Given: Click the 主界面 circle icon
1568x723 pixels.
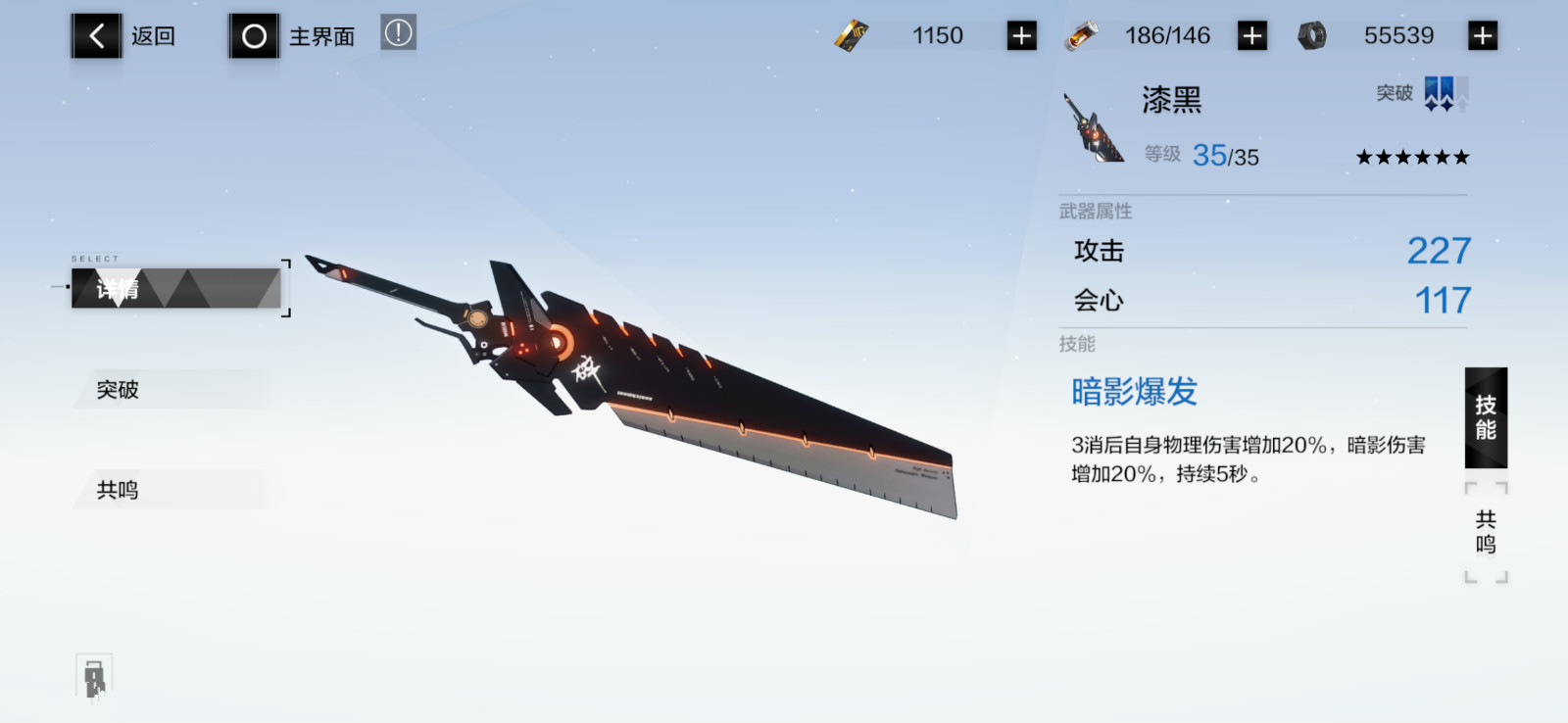Looking at the screenshot, I should (x=254, y=34).
